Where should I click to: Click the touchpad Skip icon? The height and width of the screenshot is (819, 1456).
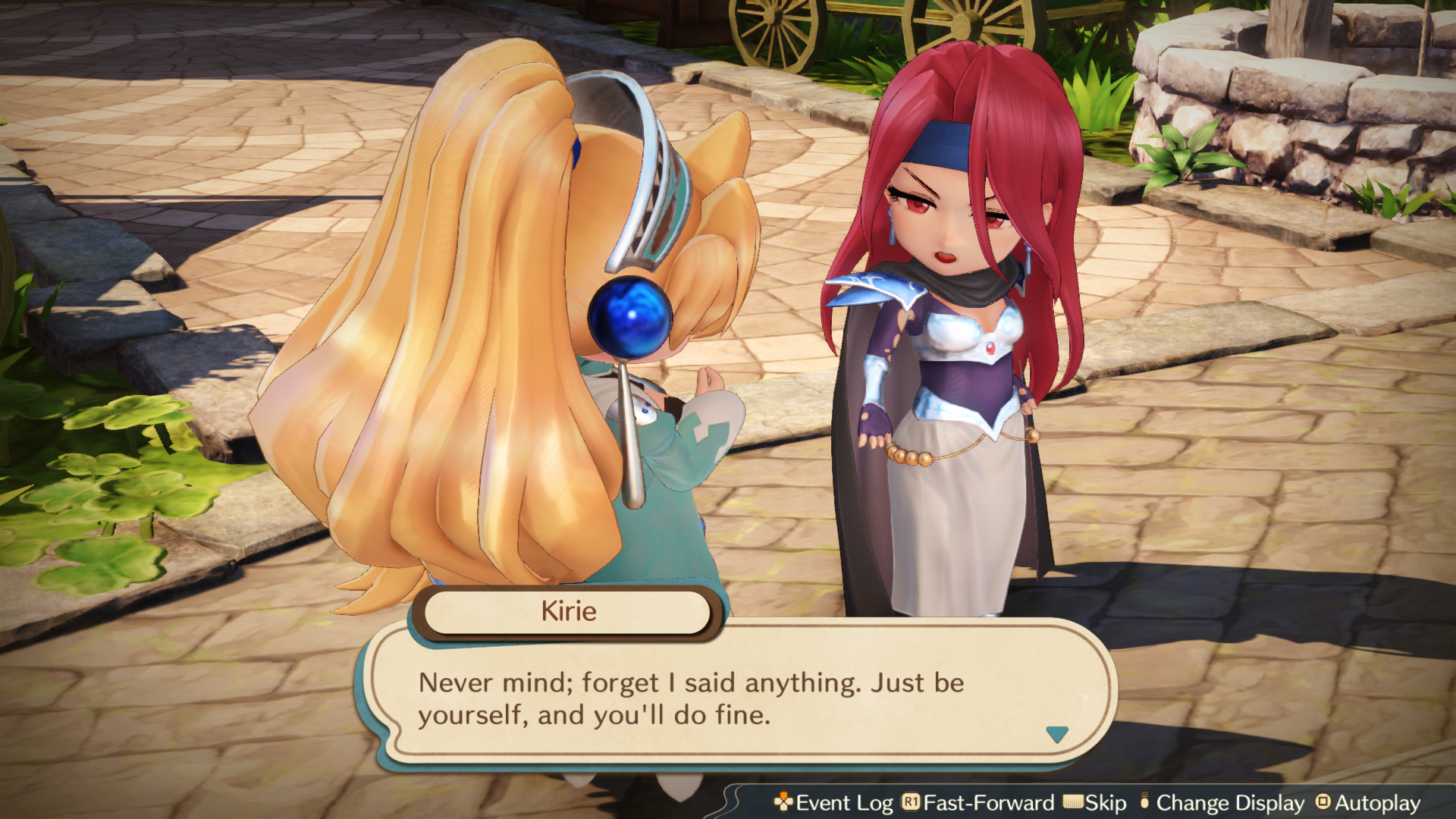[1073, 803]
